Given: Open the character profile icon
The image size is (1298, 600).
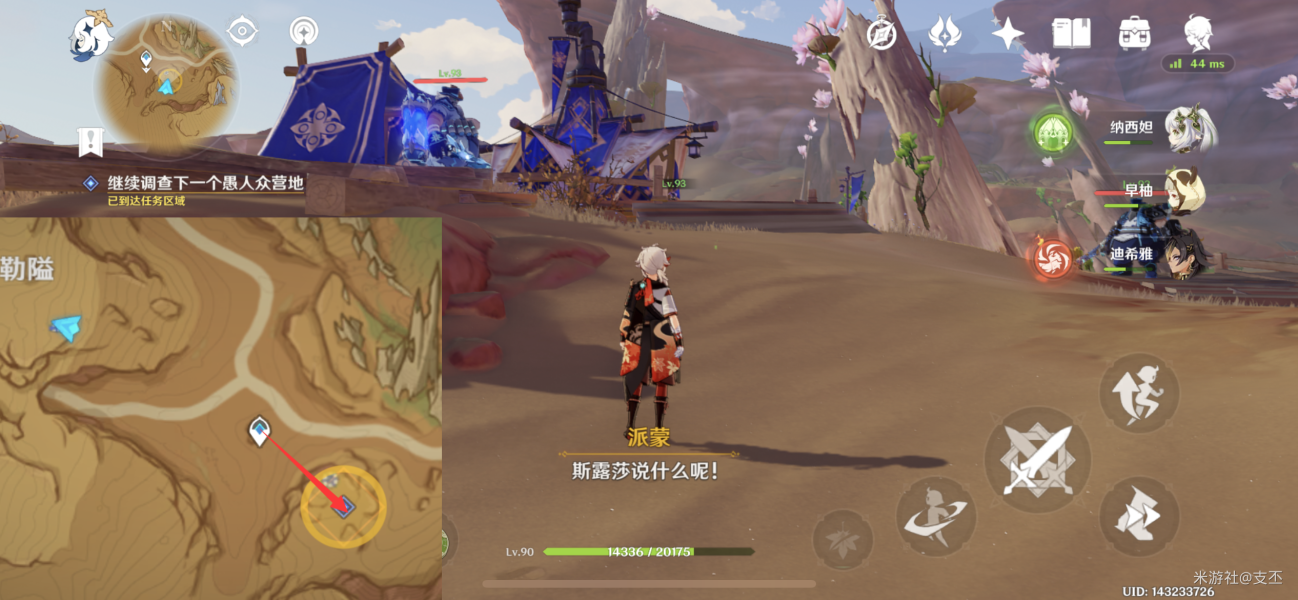Looking at the screenshot, I should click(x=1198, y=34).
